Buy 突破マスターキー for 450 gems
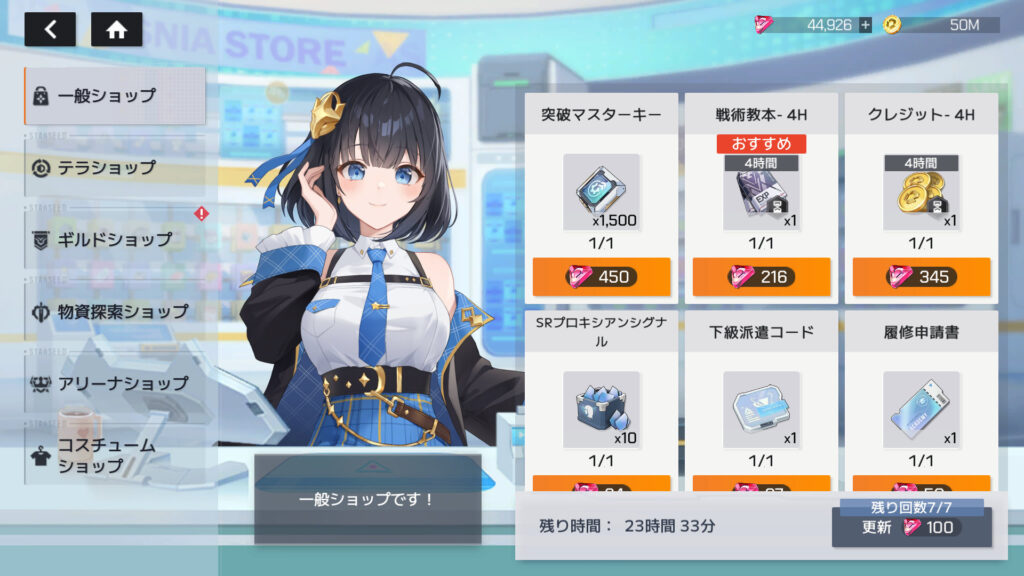Image resolution: width=1024 pixels, height=576 pixels. 601,277
